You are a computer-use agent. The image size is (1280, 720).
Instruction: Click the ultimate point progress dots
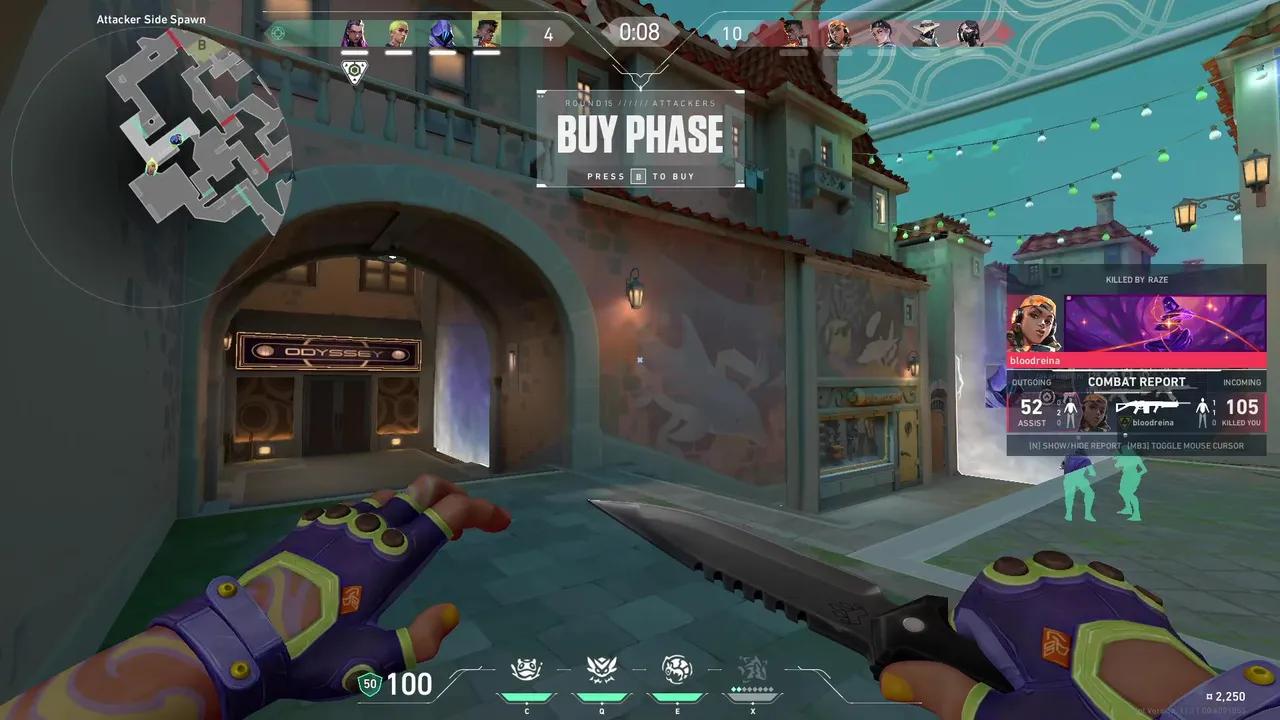tap(752, 690)
